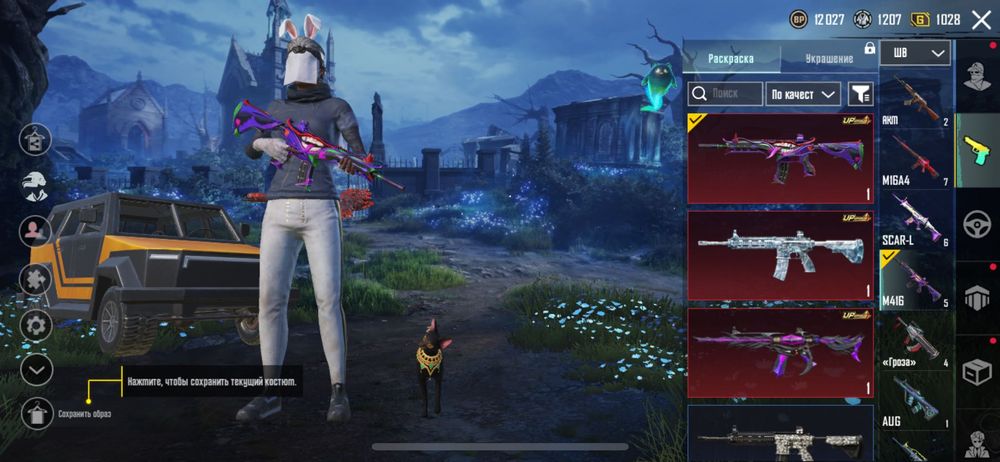Open the vehicle steering wheel category

pos(977,223)
